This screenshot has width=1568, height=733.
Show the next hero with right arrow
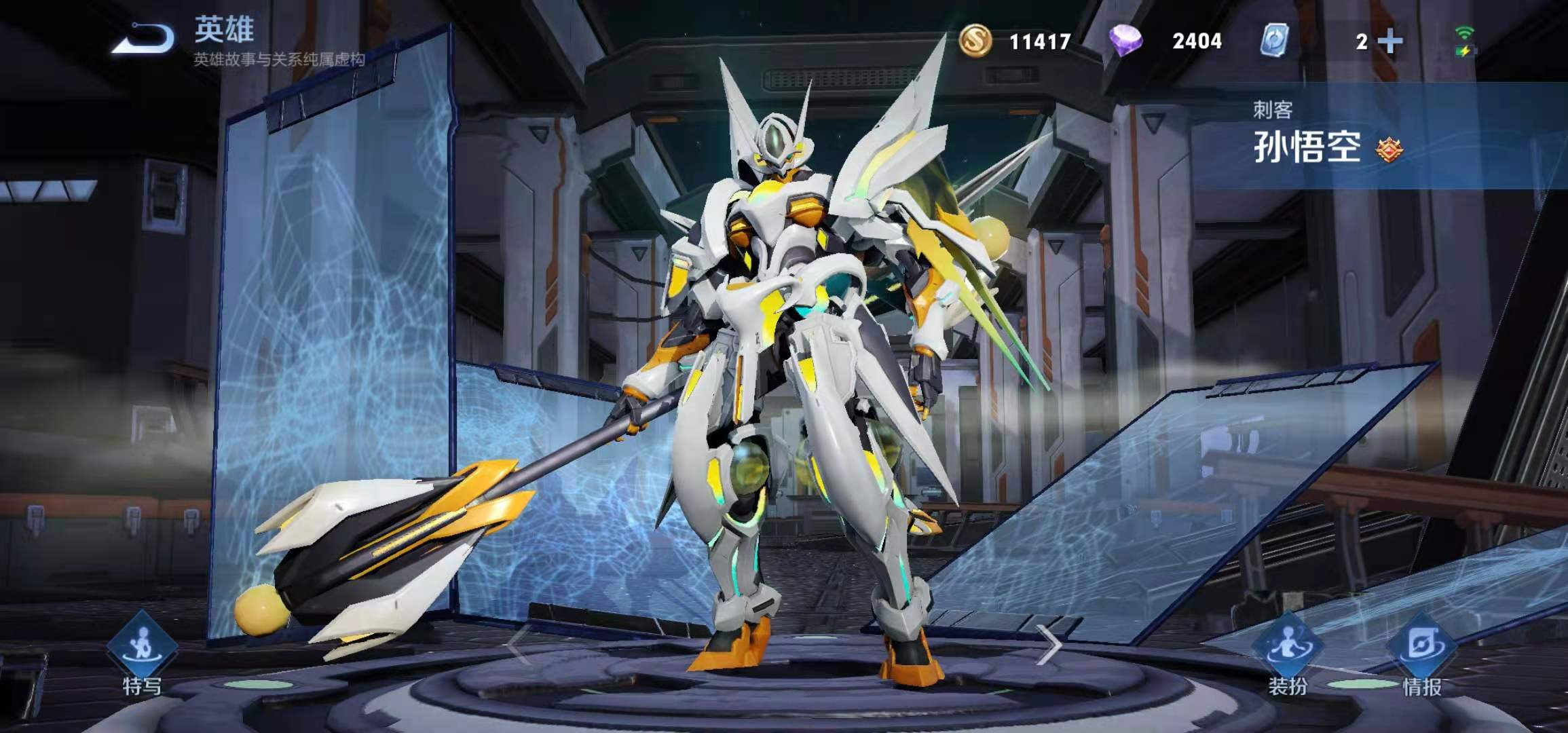pyautogui.click(x=1049, y=645)
